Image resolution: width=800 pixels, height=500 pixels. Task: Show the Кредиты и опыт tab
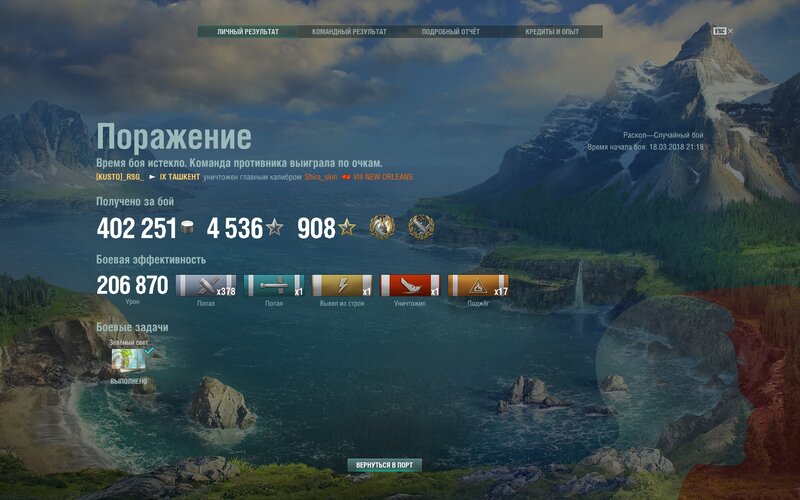[552, 32]
